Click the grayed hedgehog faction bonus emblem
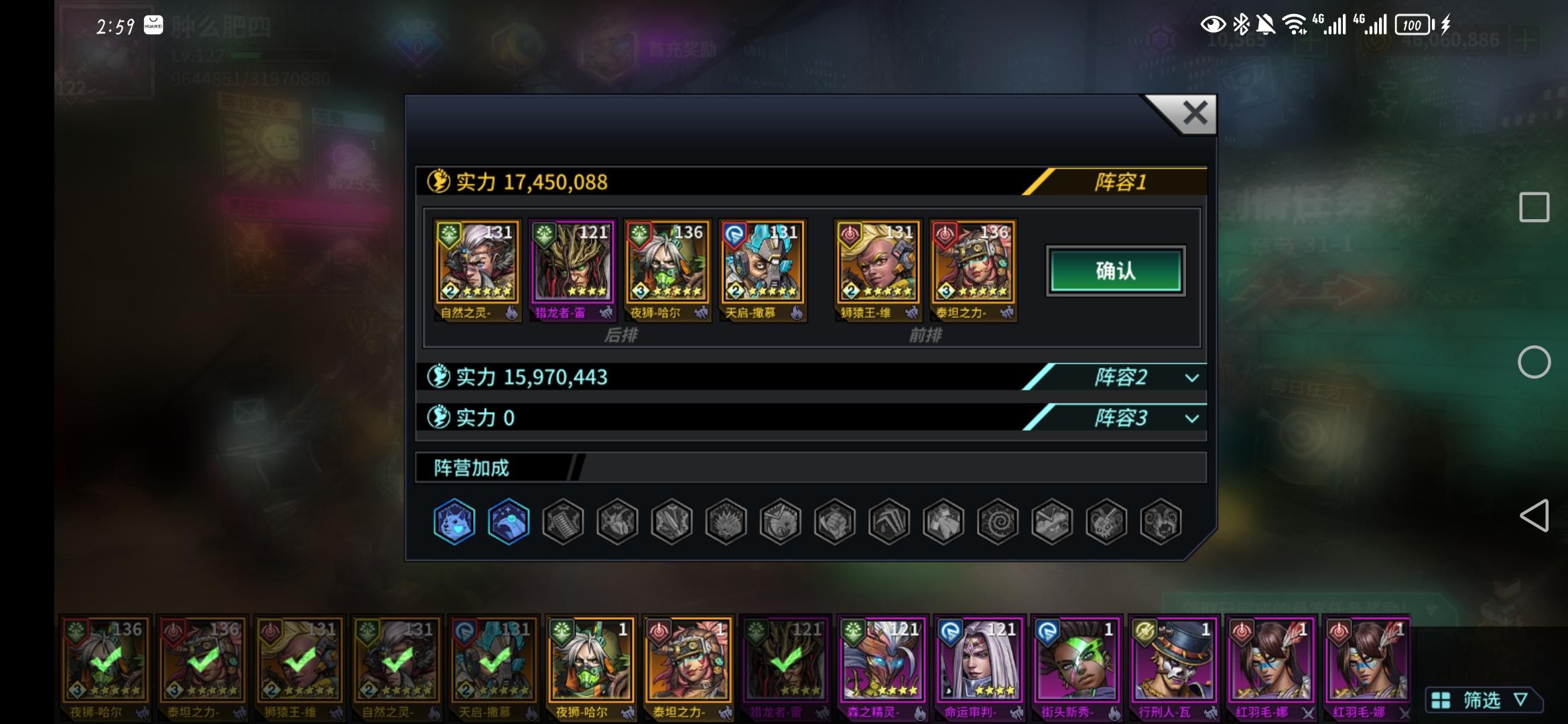Image resolution: width=1568 pixels, height=724 pixels. point(726,522)
